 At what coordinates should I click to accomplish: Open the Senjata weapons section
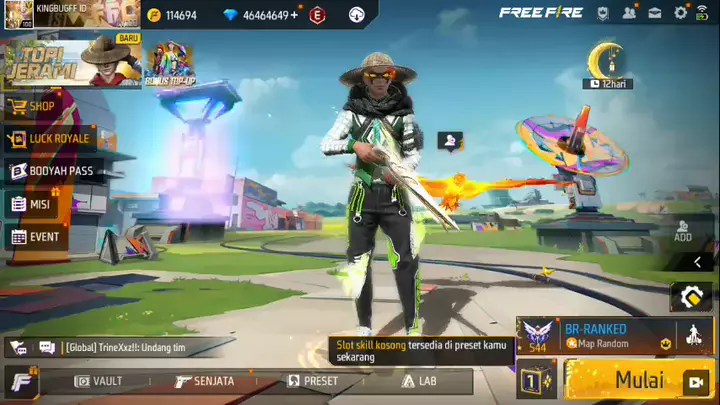(x=205, y=381)
